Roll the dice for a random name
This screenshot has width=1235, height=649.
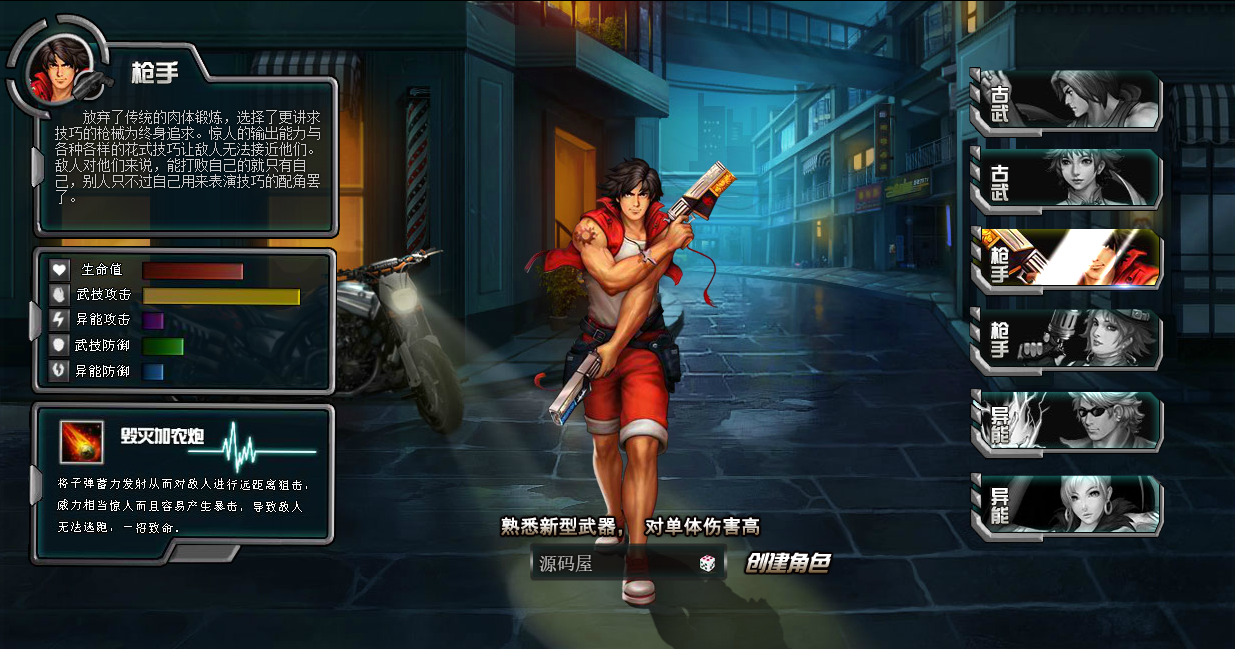707,564
